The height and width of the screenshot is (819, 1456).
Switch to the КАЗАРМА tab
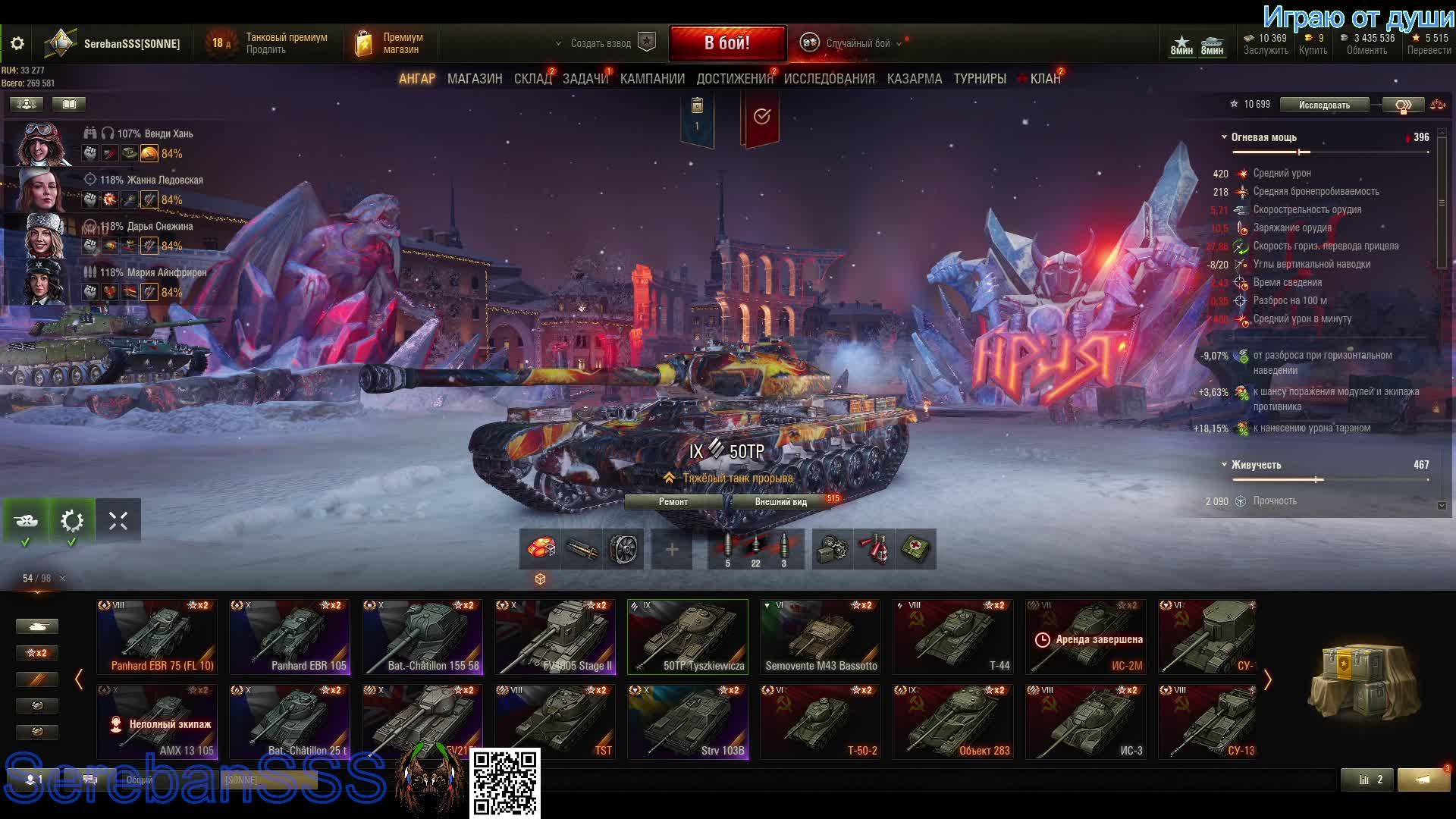(x=915, y=79)
